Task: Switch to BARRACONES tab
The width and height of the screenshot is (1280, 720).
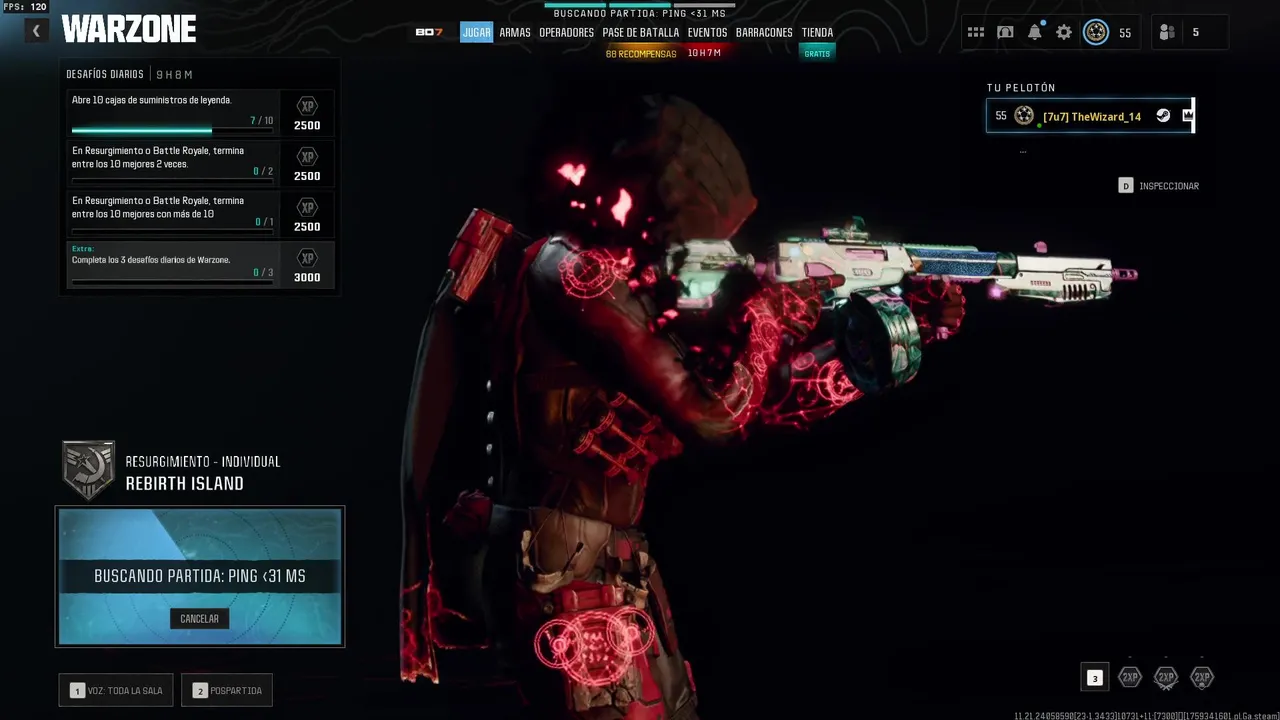Action: tap(764, 32)
